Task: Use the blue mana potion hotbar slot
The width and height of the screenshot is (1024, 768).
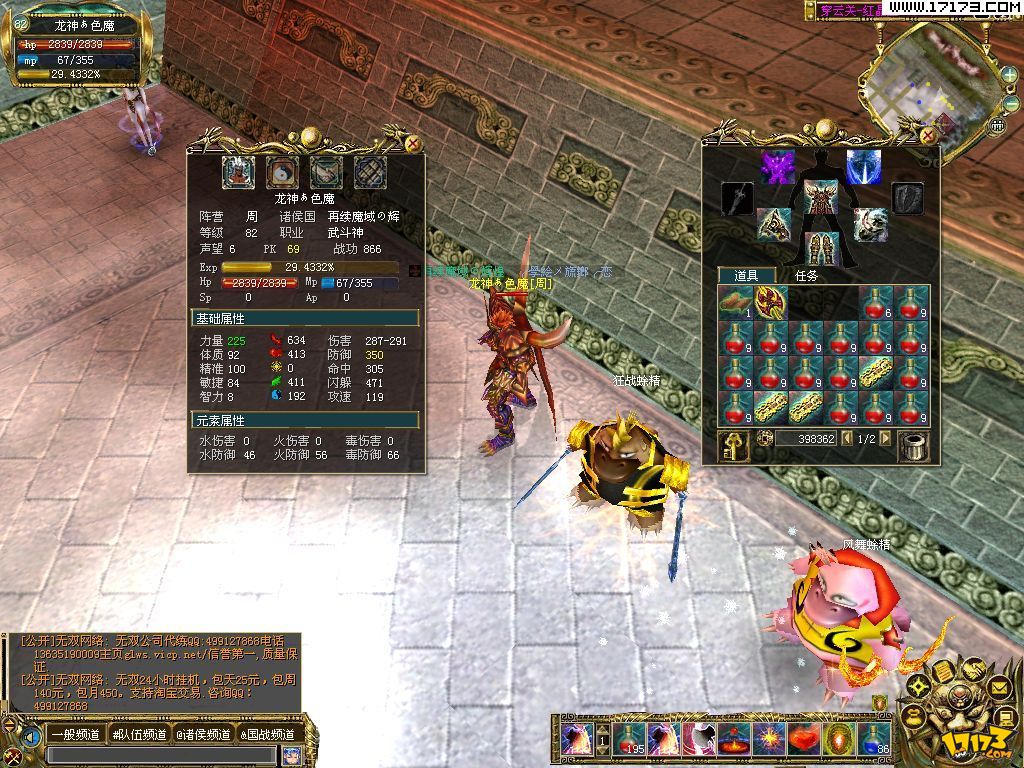Action: click(874, 740)
